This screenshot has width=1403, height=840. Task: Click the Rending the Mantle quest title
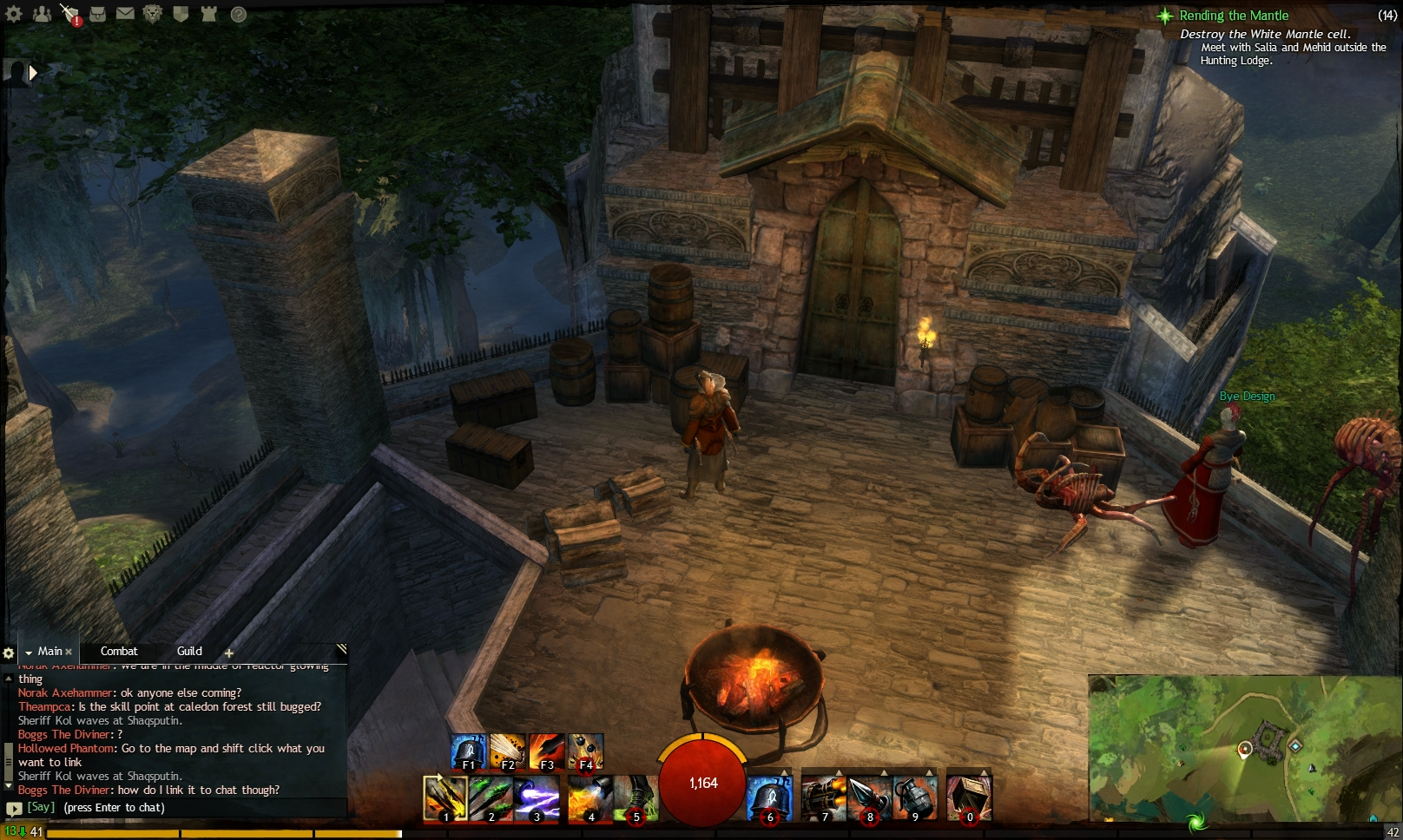click(1234, 16)
